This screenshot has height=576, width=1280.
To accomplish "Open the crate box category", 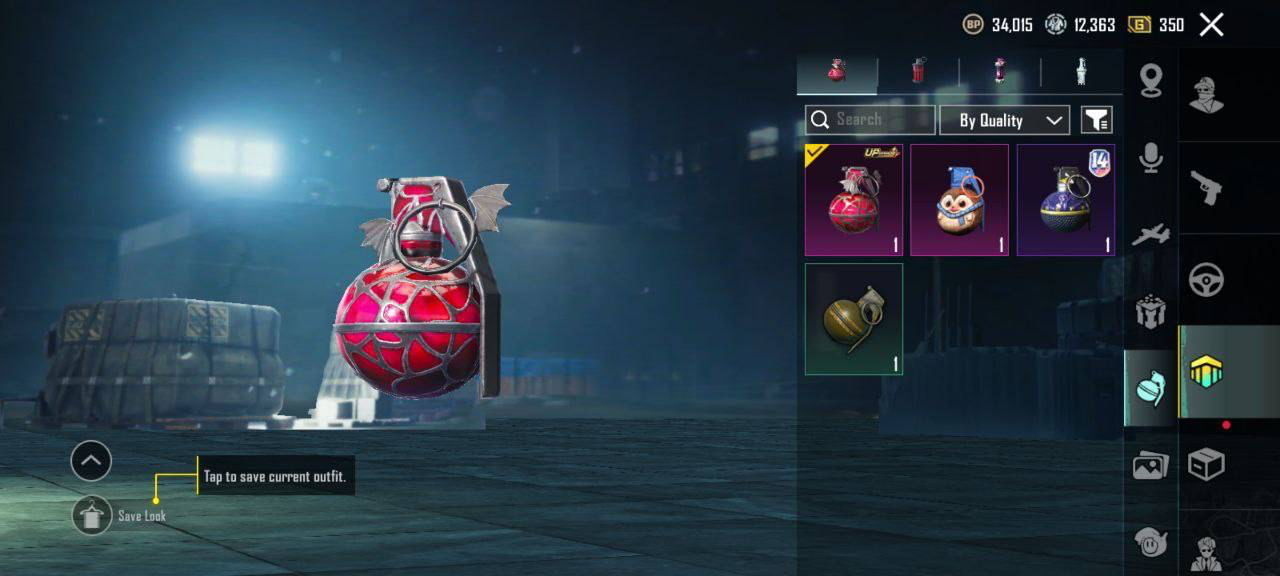I will pos(1206,464).
